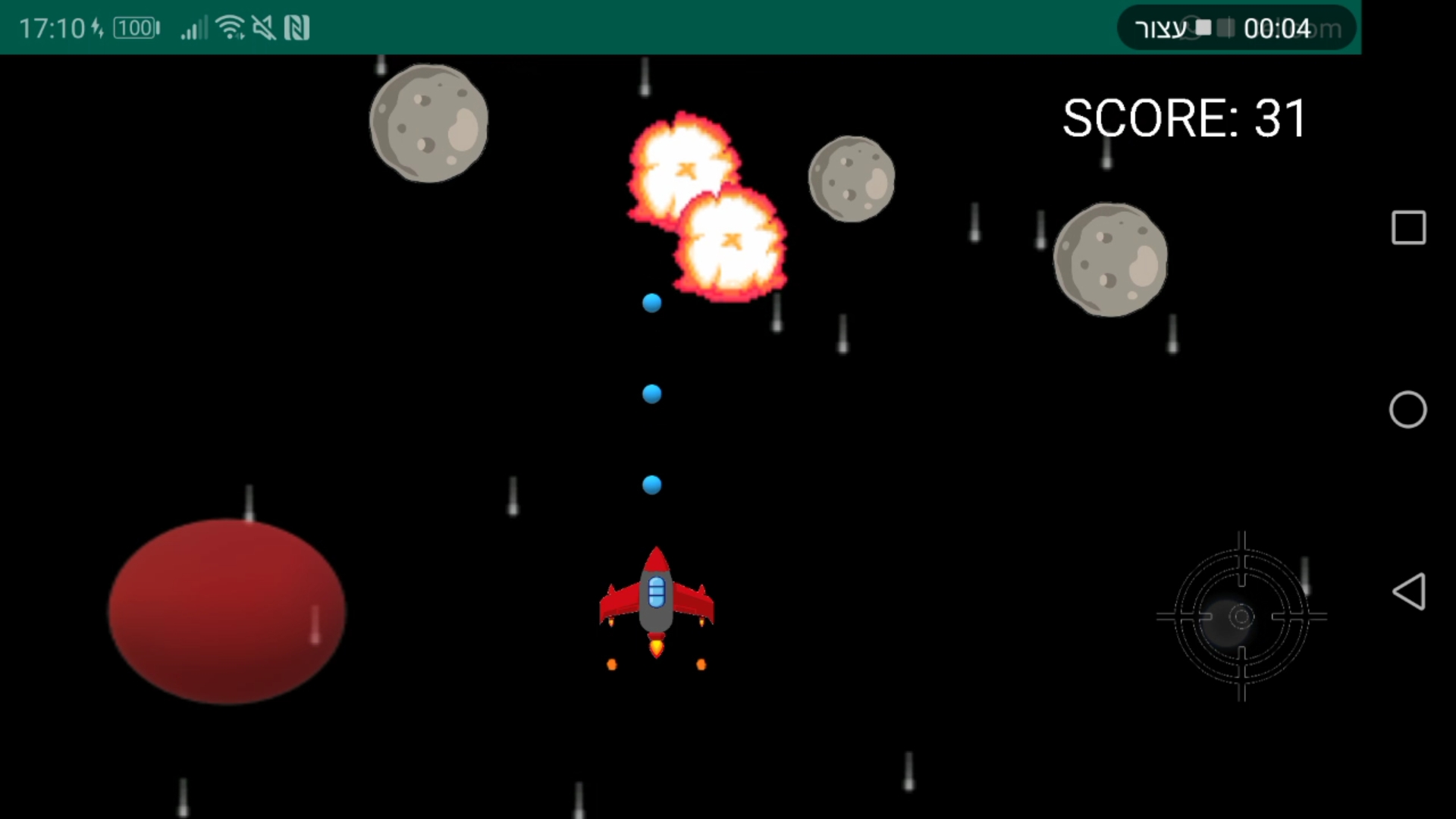This screenshot has height=819, width=1456.
Task: Open the Recents square navigation button
Action: pos(1409,227)
